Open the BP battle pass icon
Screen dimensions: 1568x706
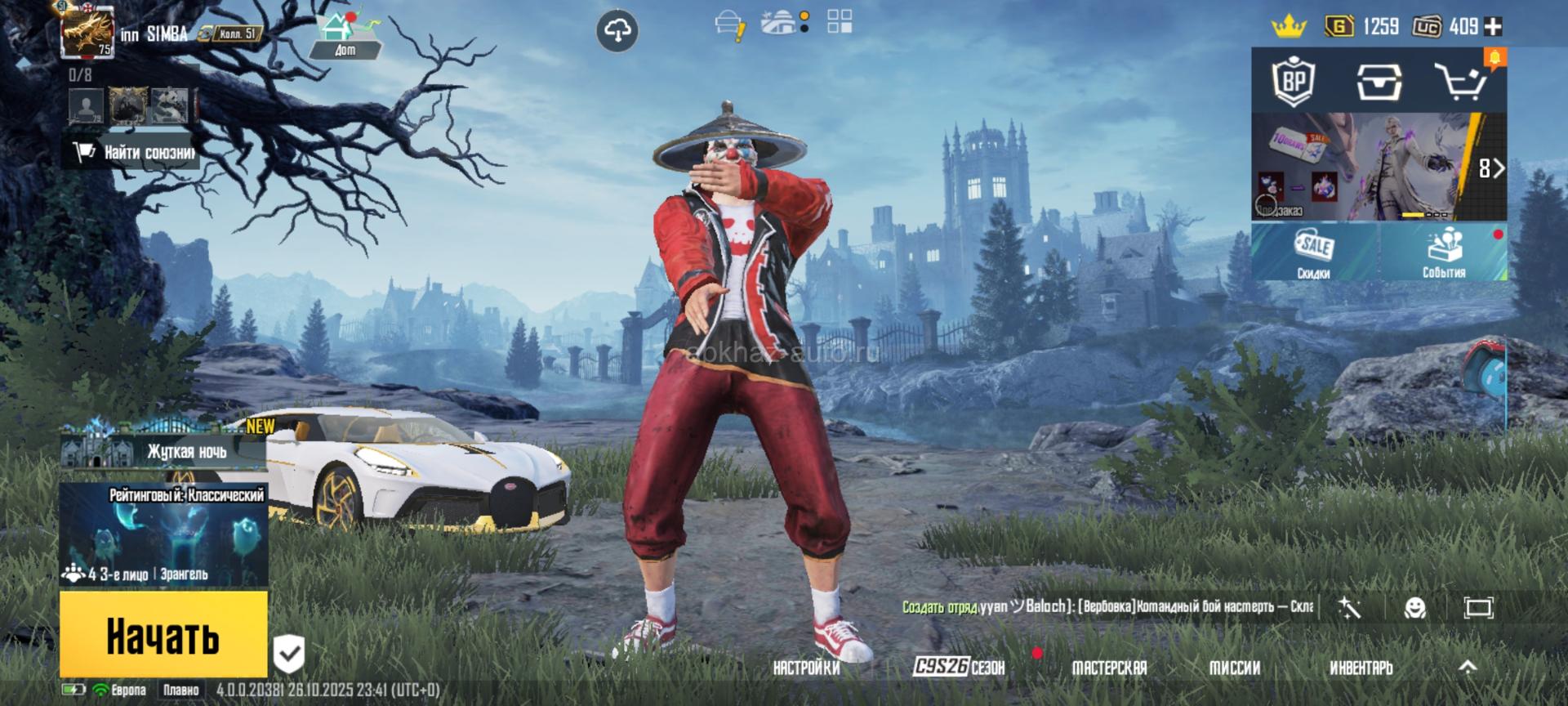point(1294,81)
